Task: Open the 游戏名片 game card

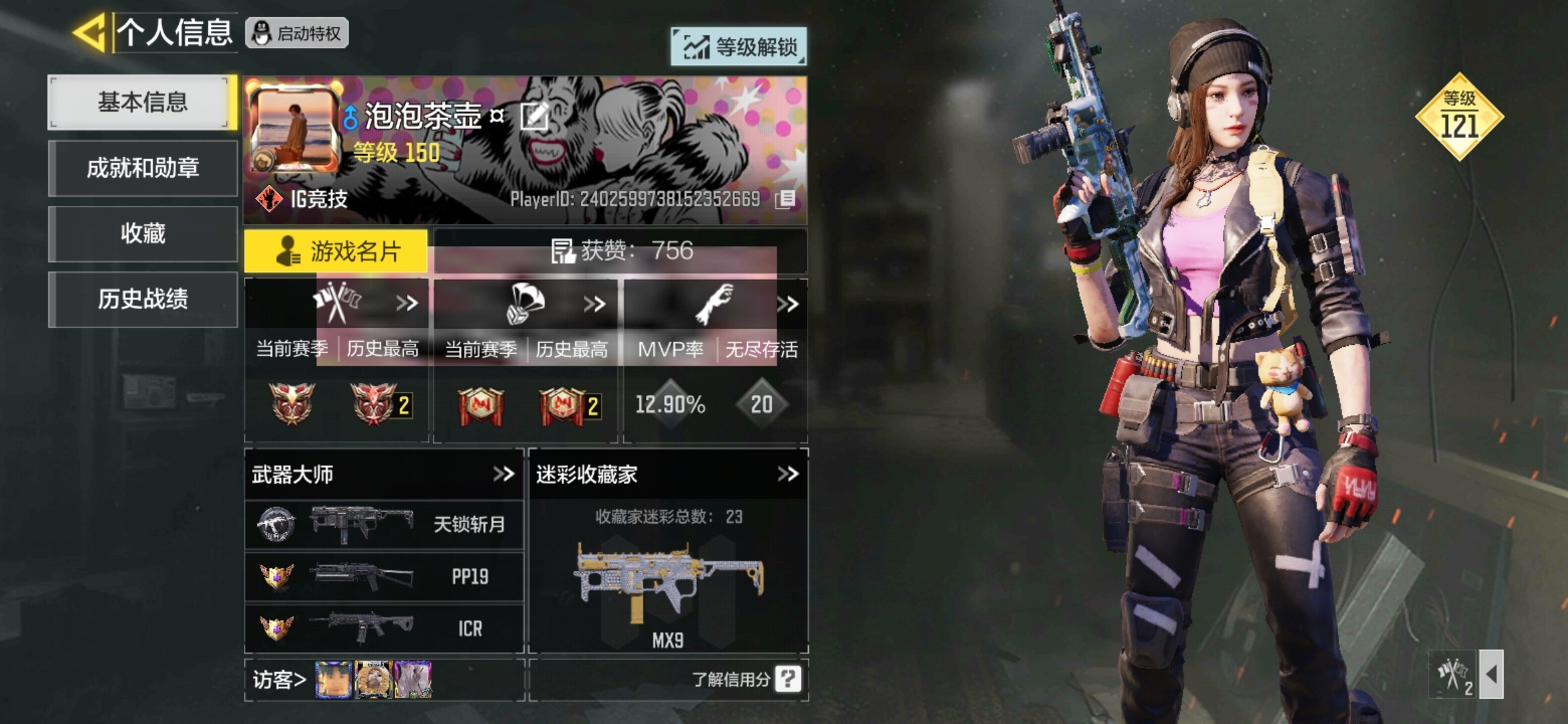Action: coord(336,251)
